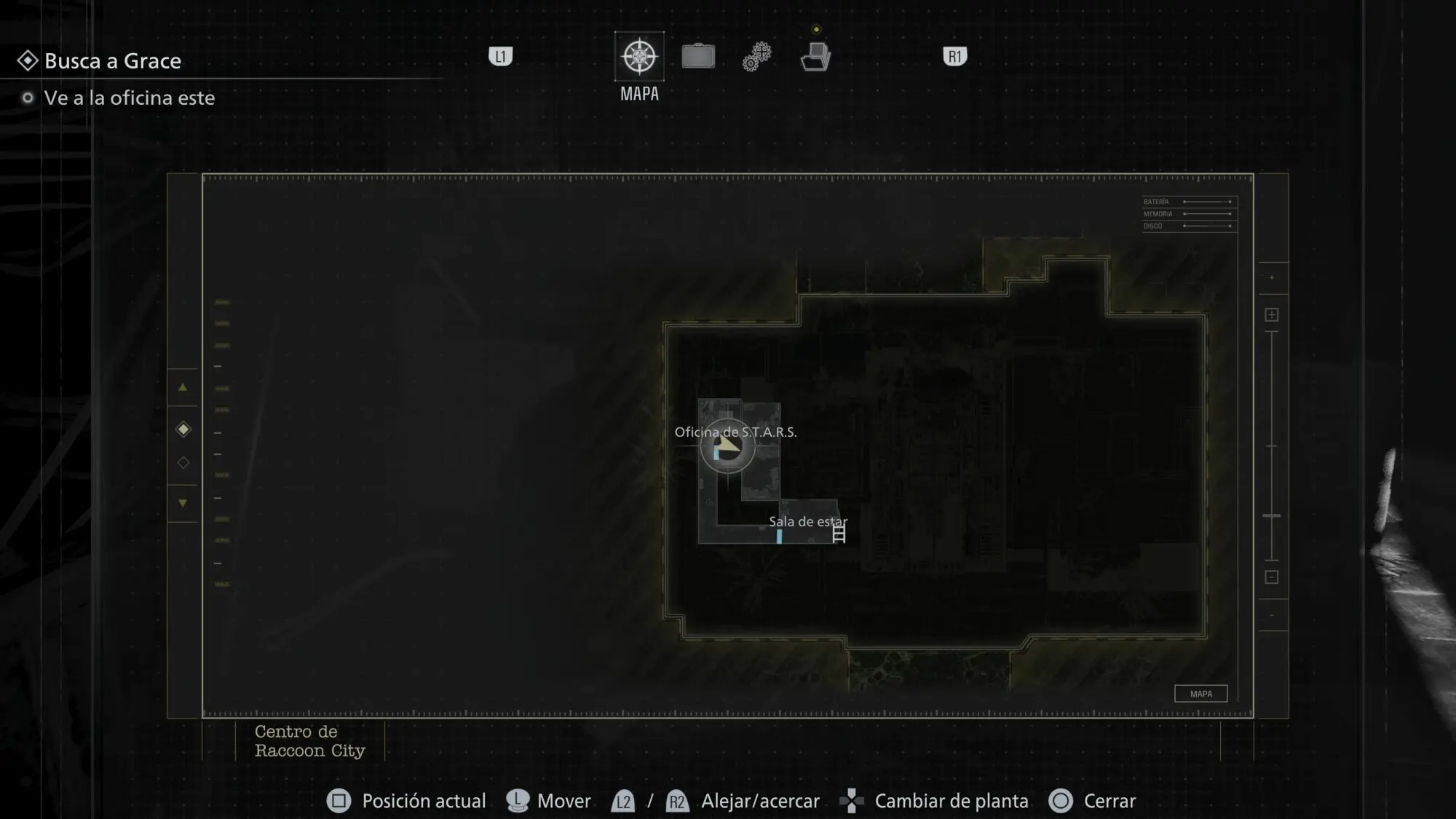Switch to the gears tab
The height and width of the screenshot is (819, 1456).
pos(757,57)
